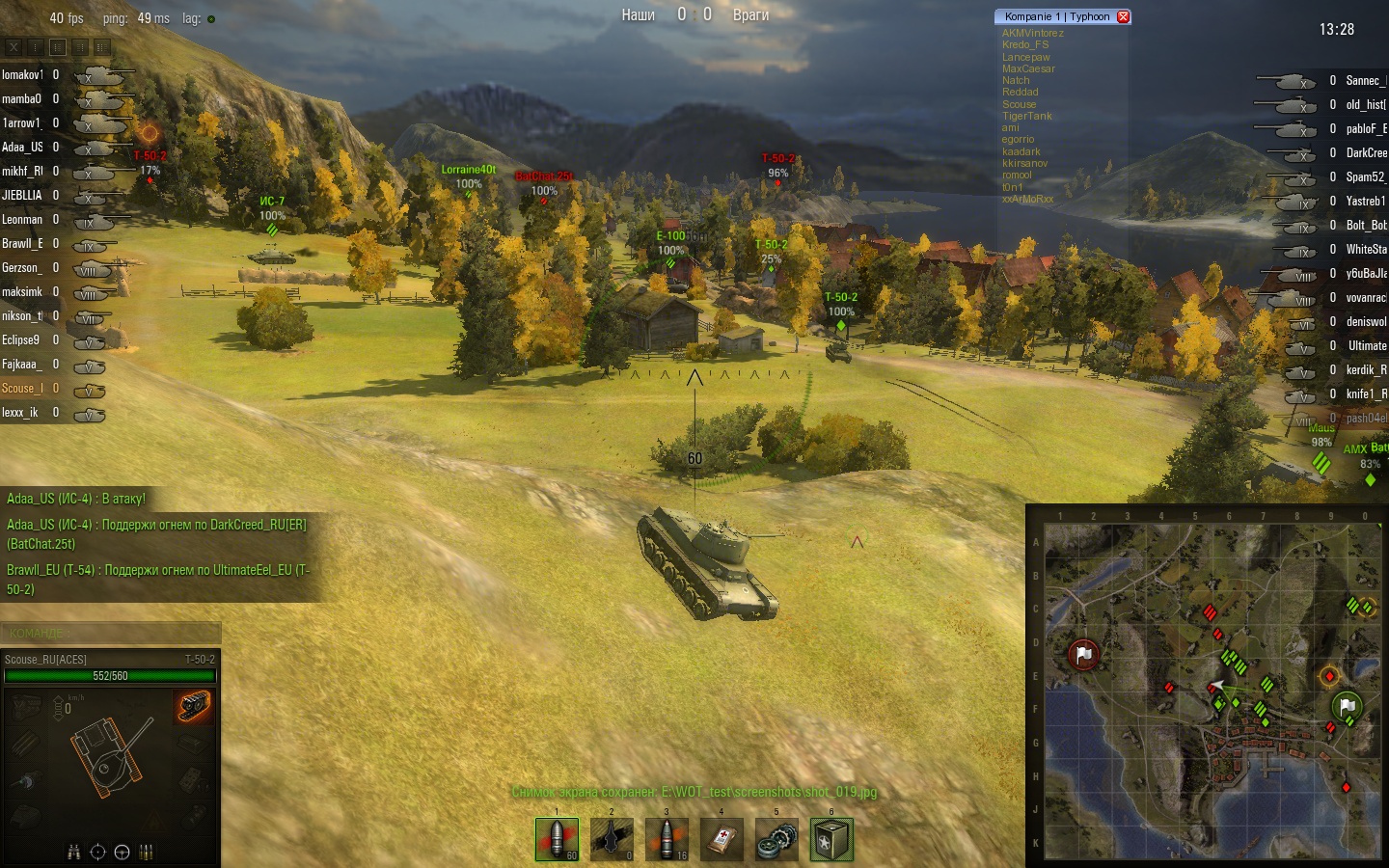The image size is (1389, 868).
Task: Hide the team player list with X button
Action: point(14,46)
